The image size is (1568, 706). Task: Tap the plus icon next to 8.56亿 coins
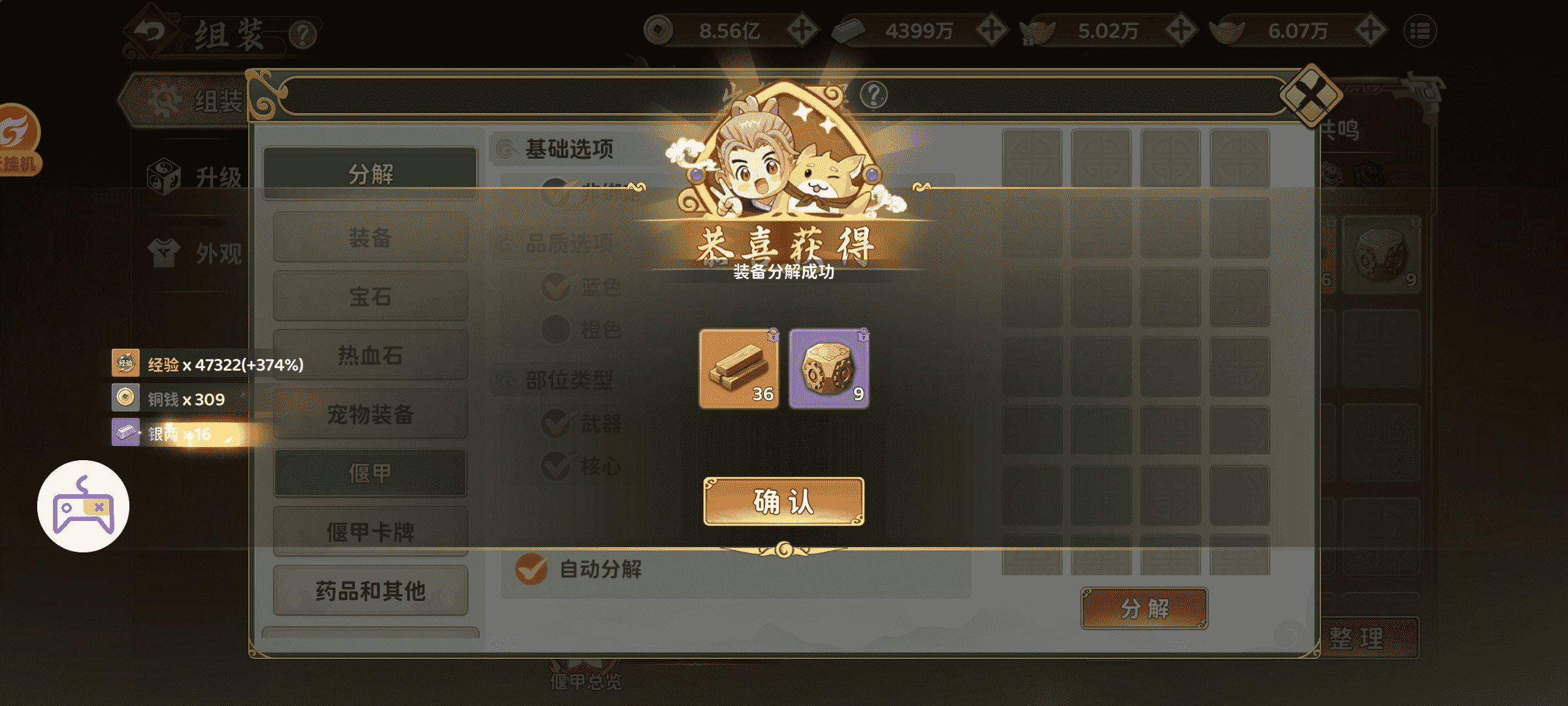coord(803,29)
